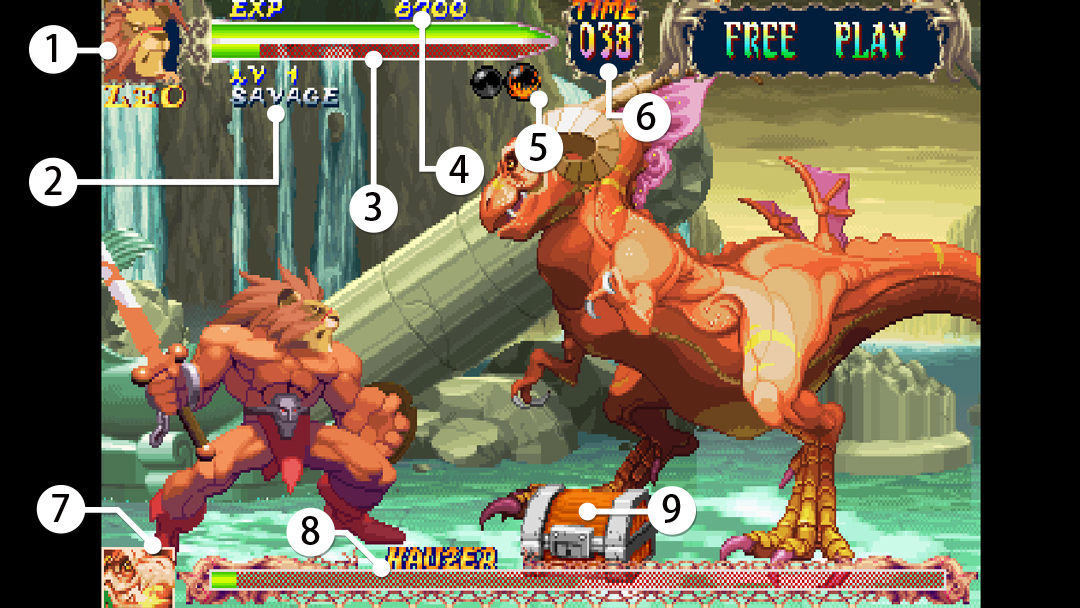The image size is (1080, 608).
Task: Click Hauzer's boss portrait
Action: tap(138, 577)
